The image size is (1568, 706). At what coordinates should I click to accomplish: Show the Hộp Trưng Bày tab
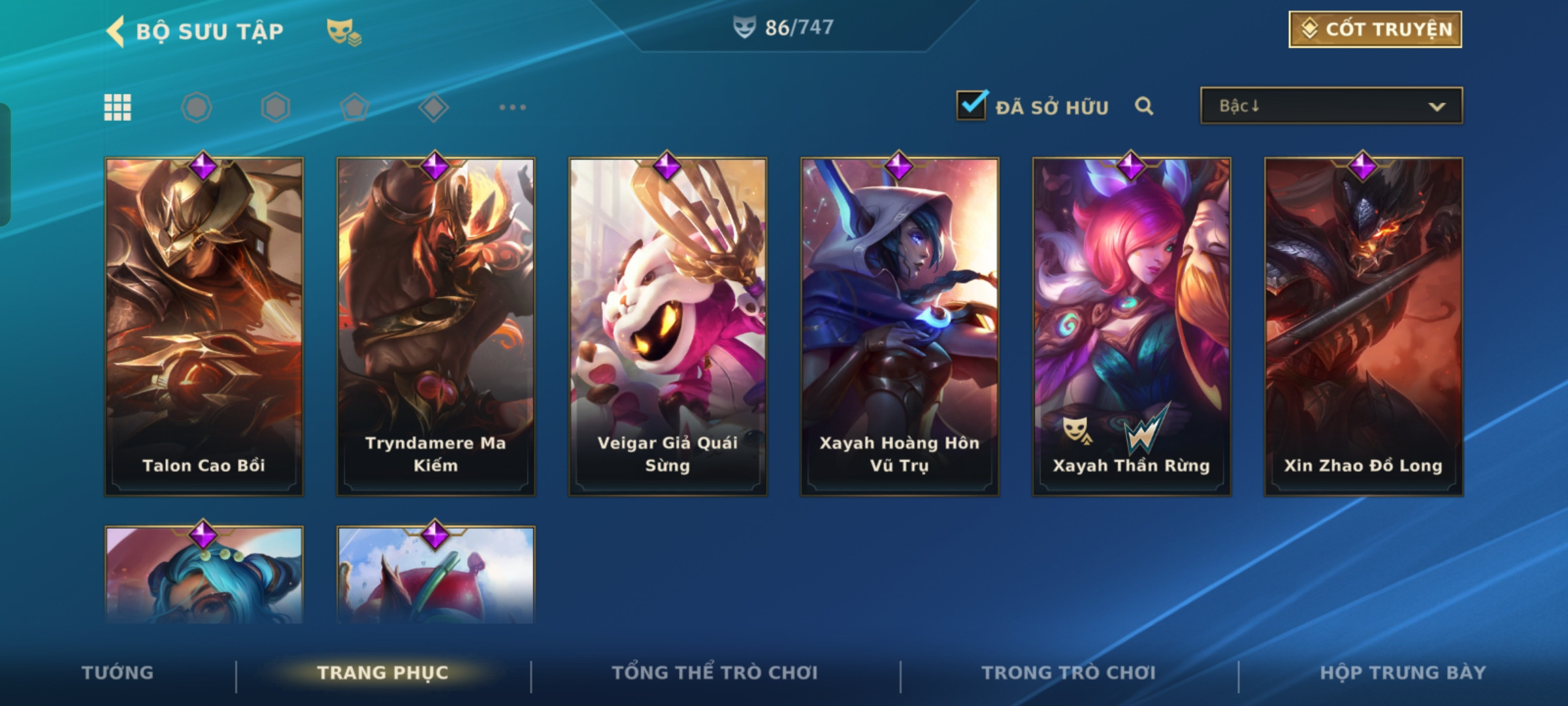[1403, 673]
